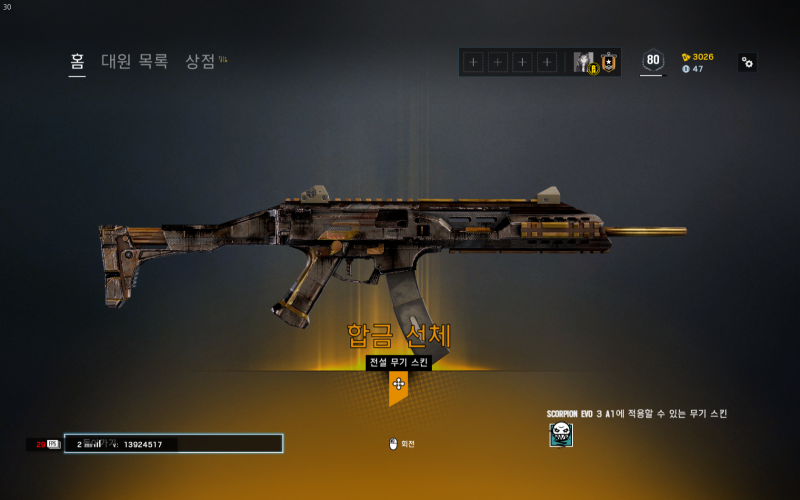Click the 3026 Renown currency counter
Viewport: 800px width, 500px height.
click(697, 57)
